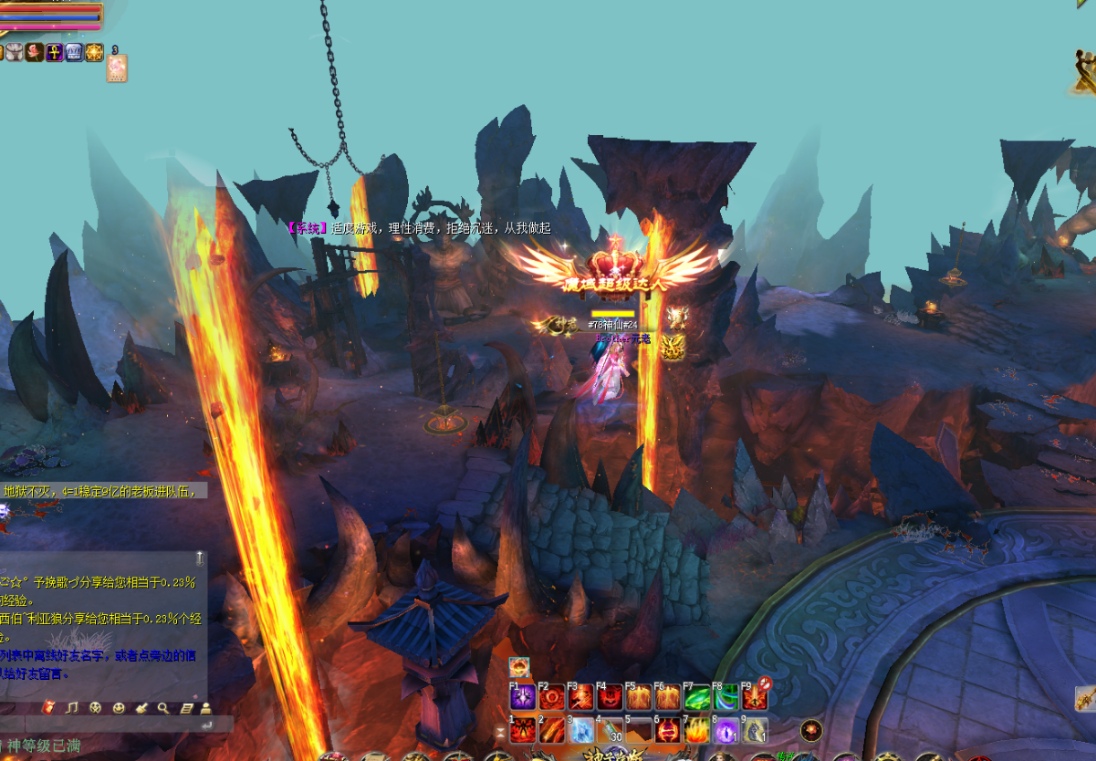The image size is (1096, 761).
Task: Click the fire portrait icon above the hotbar
Action: pyautogui.click(x=519, y=667)
